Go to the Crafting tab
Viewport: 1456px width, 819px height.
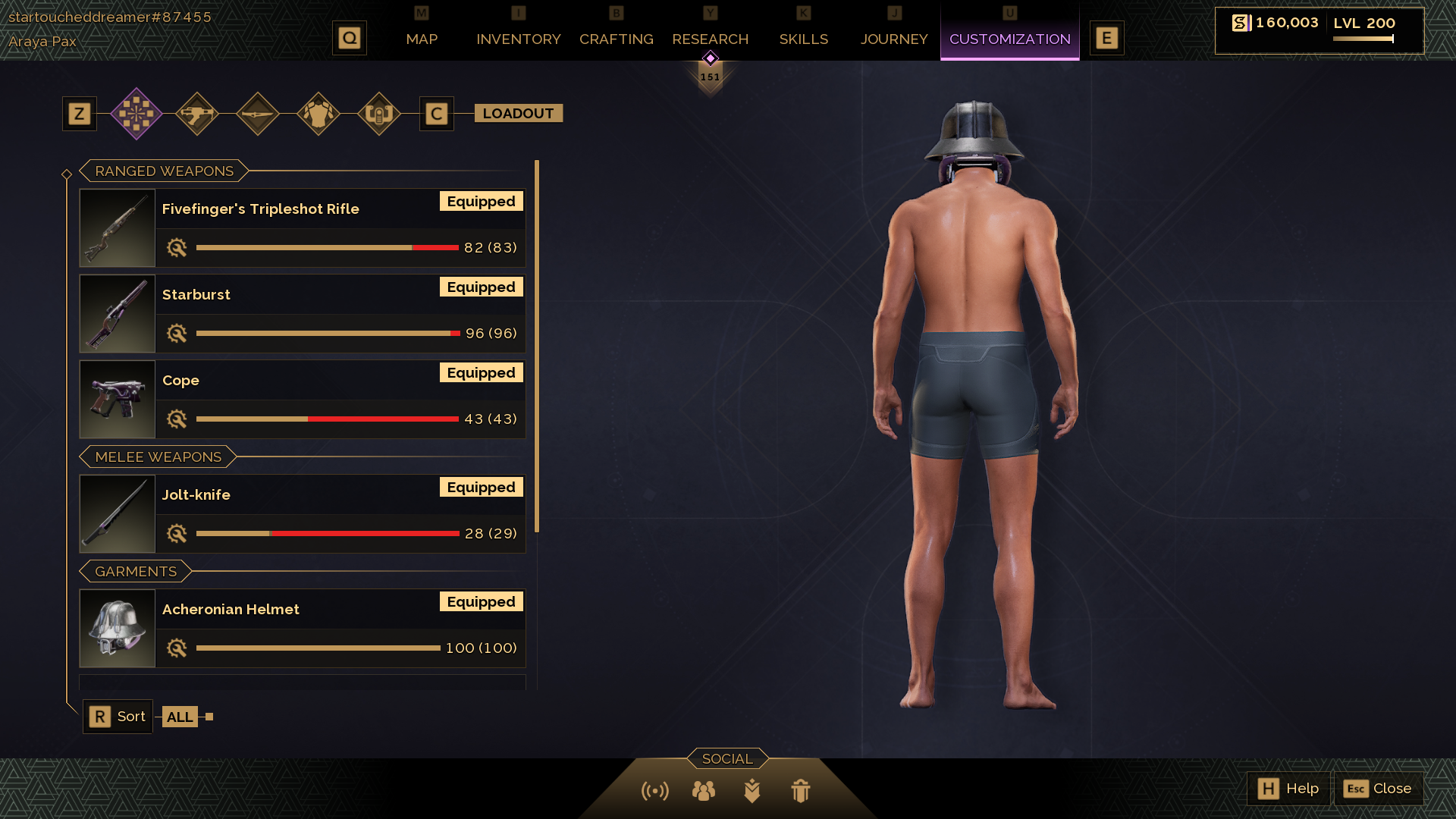pyautogui.click(x=616, y=39)
